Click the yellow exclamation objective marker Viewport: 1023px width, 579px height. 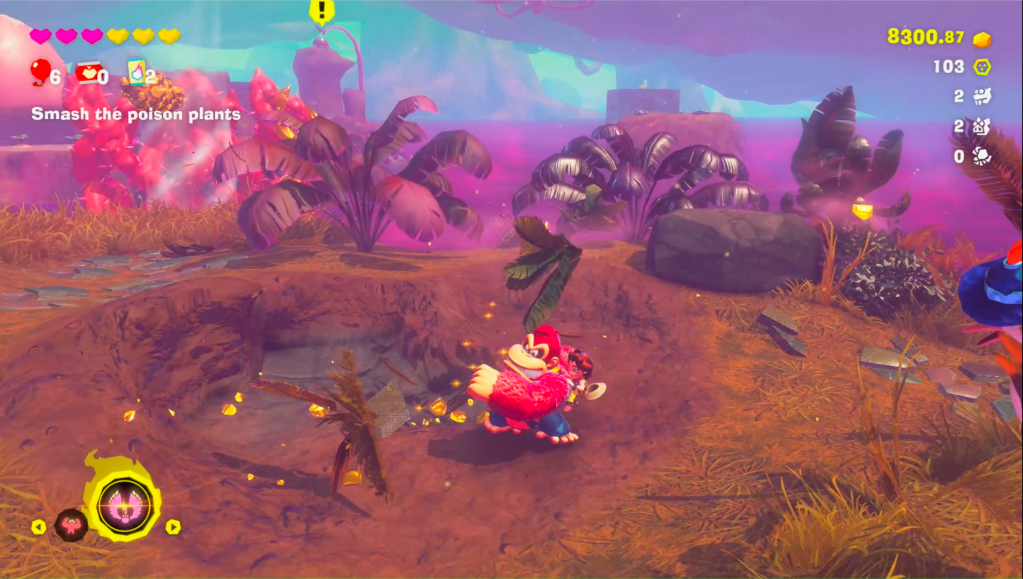pyautogui.click(x=321, y=11)
